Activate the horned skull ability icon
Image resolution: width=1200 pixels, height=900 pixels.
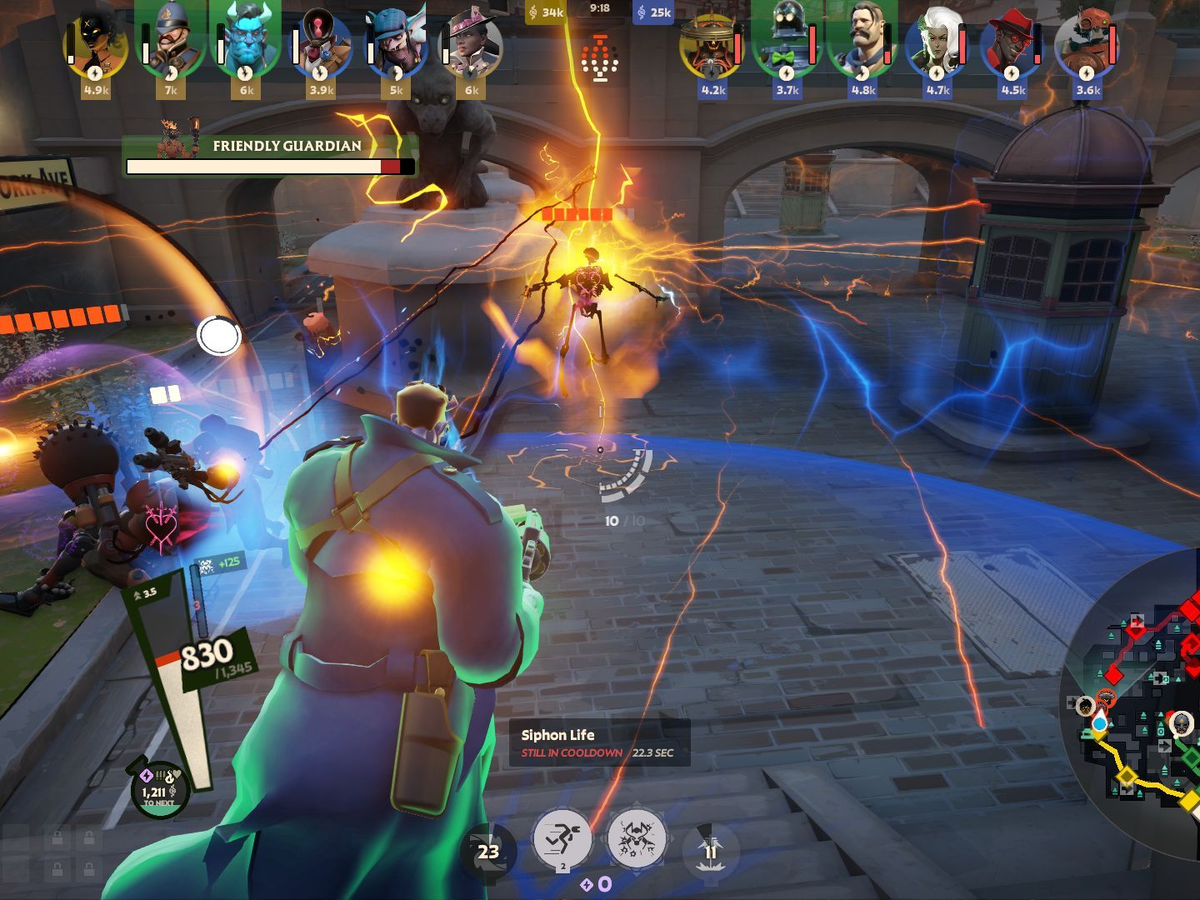coord(636,837)
